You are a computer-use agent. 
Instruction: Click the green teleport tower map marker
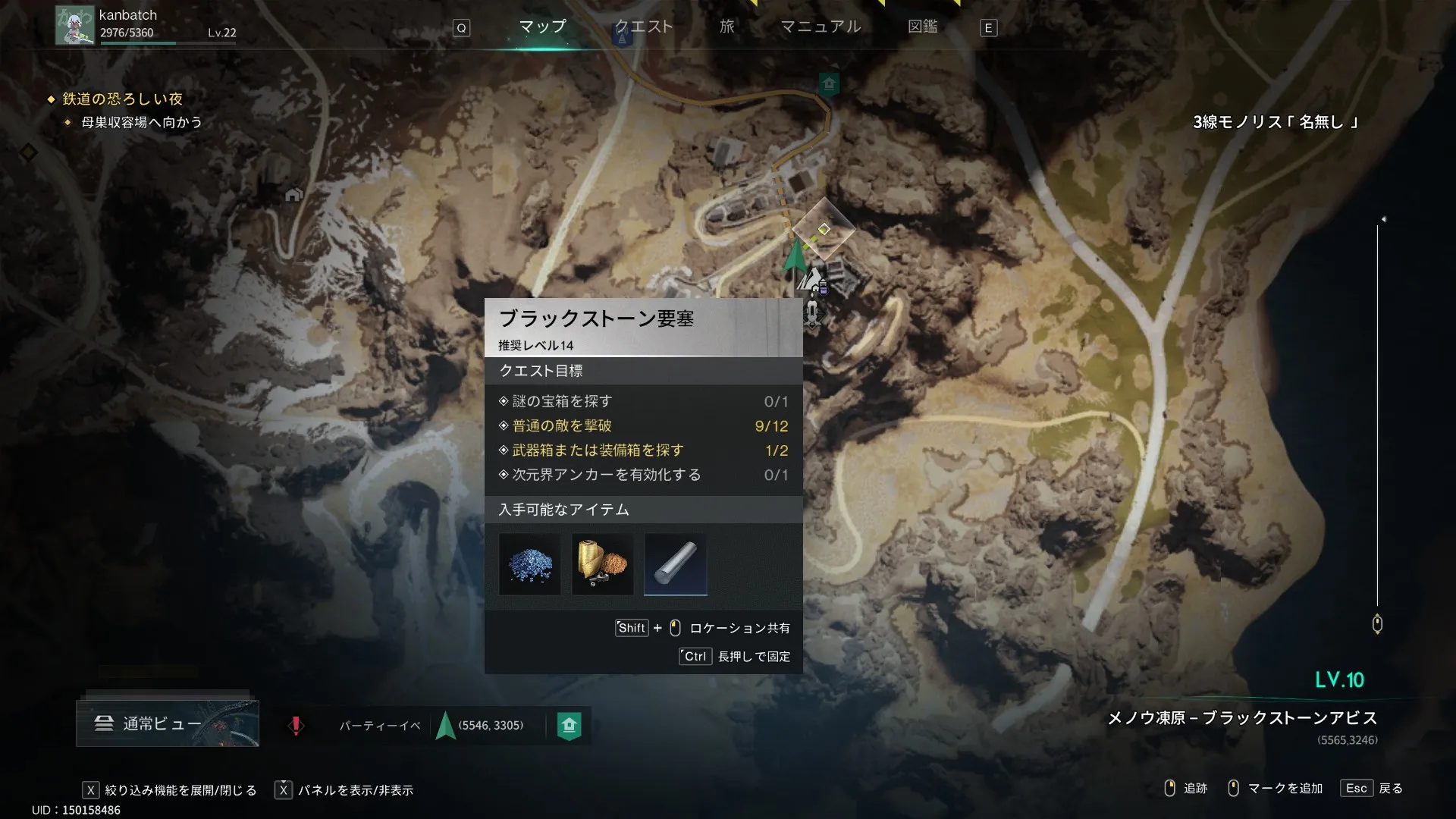829,83
